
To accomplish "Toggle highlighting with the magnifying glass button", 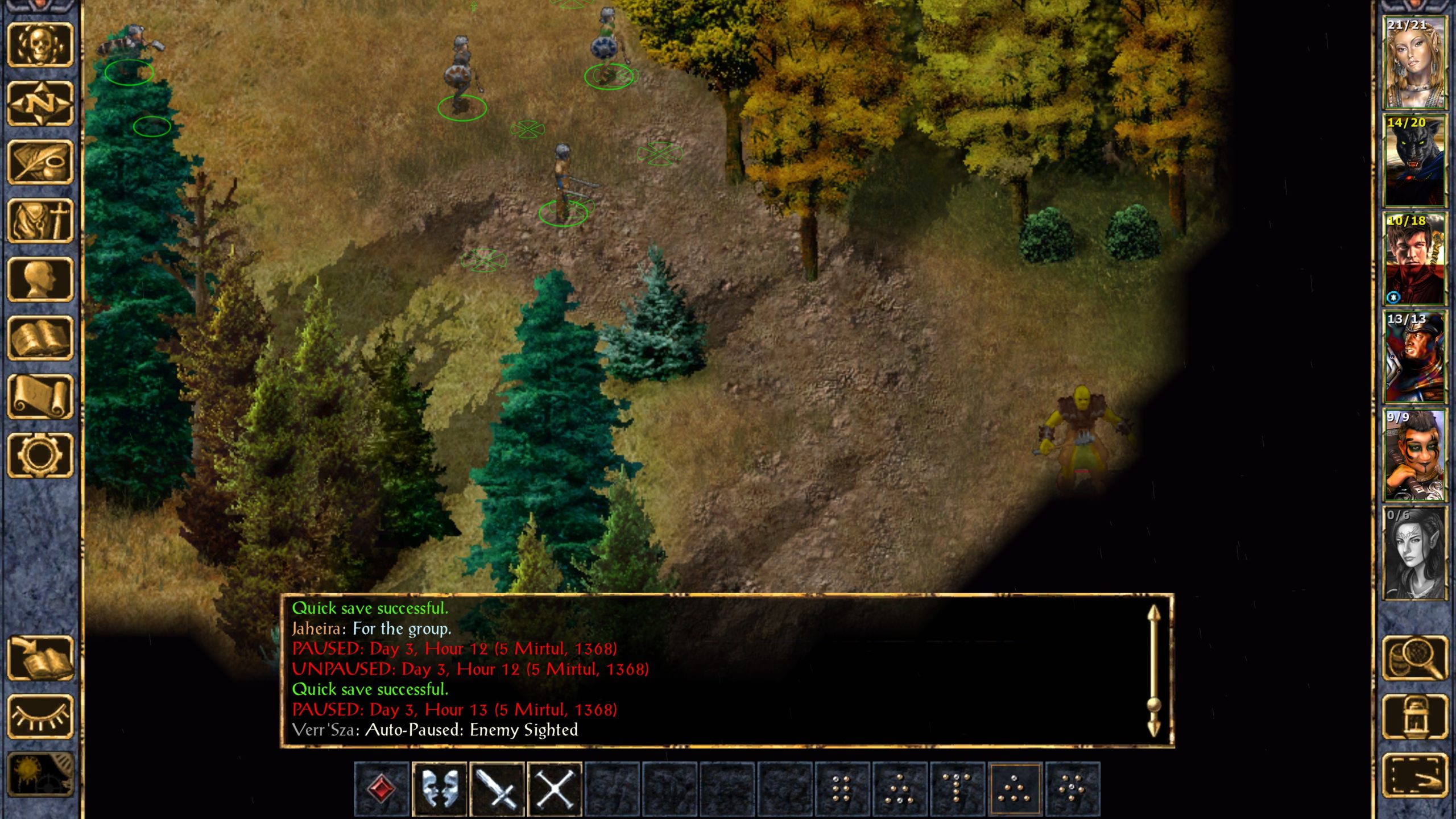I will [1414, 658].
